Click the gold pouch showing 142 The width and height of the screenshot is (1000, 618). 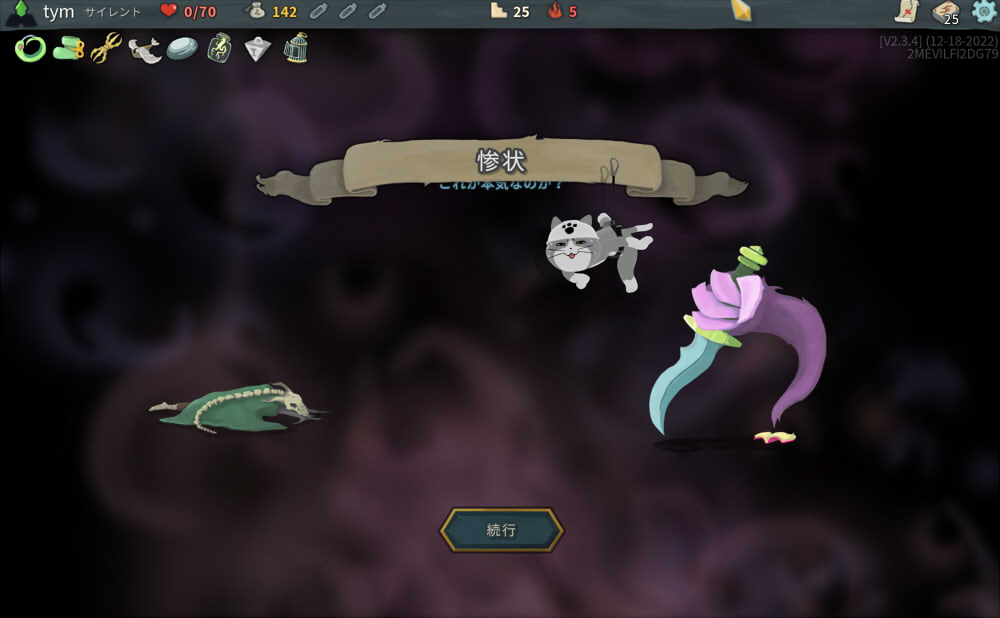tap(256, 12)
